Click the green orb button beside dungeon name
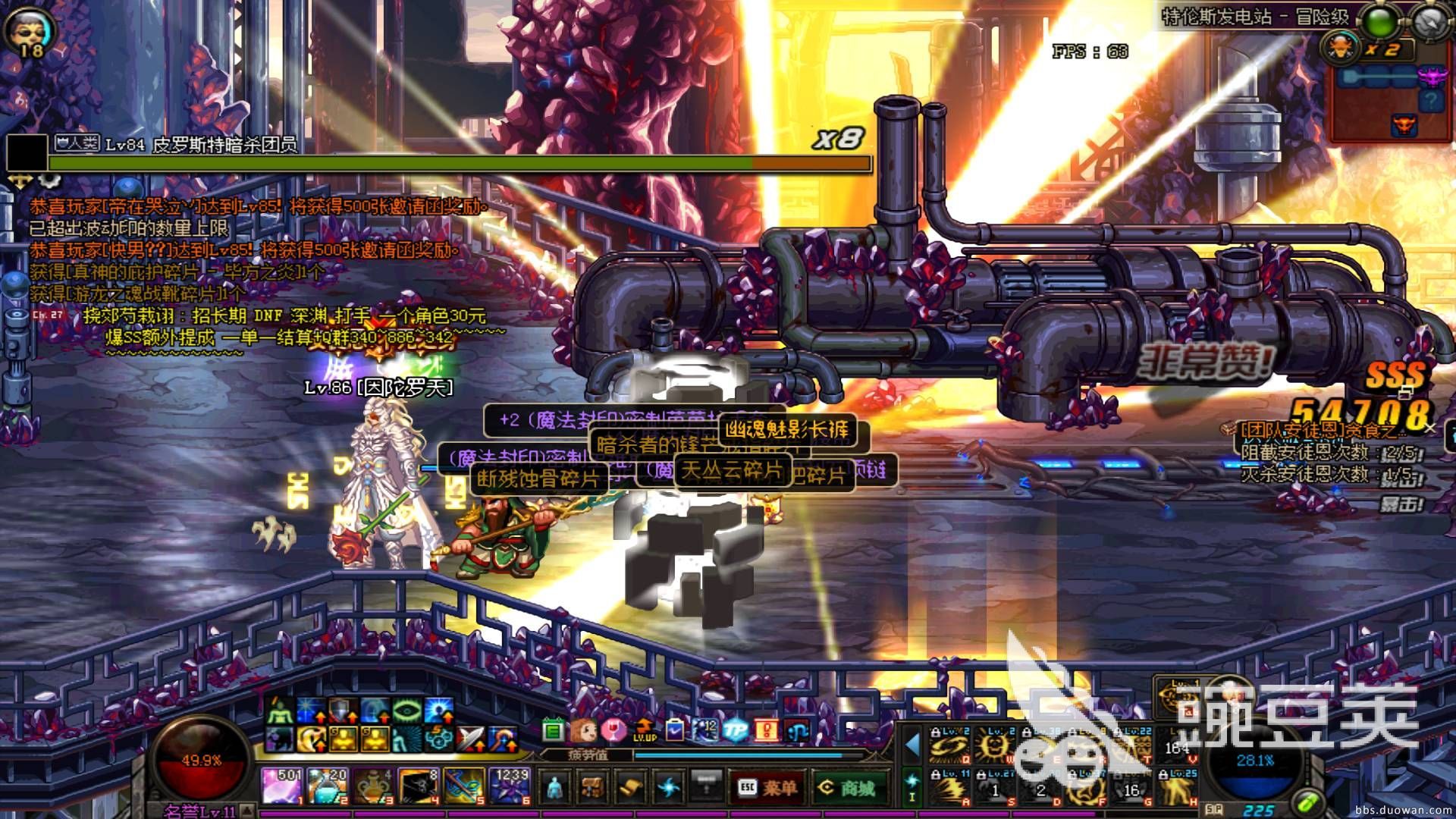The width and height of the screenshot is (1456, 819). point(1381,22)
